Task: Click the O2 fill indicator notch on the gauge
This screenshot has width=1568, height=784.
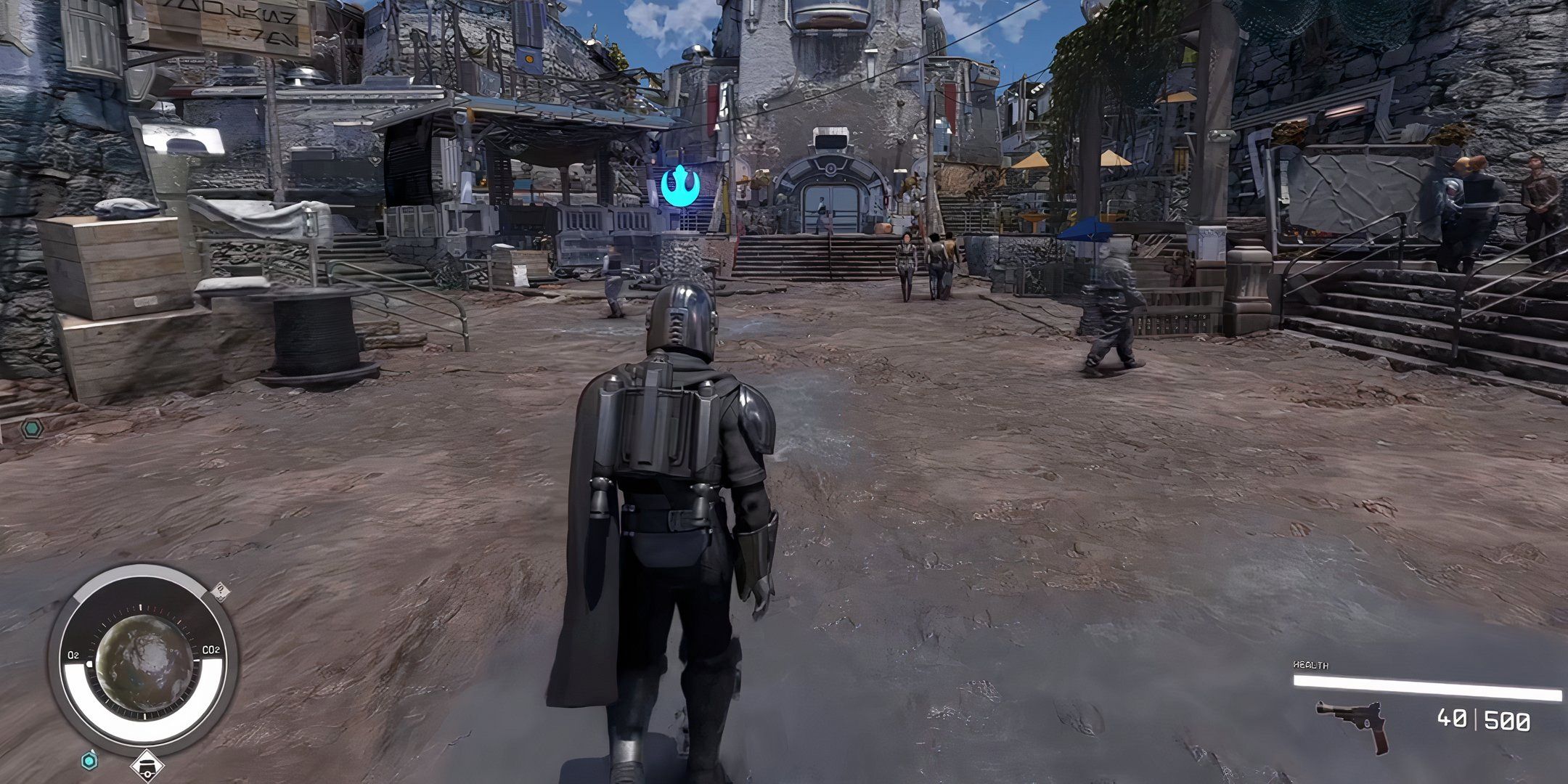Action: 89,663
